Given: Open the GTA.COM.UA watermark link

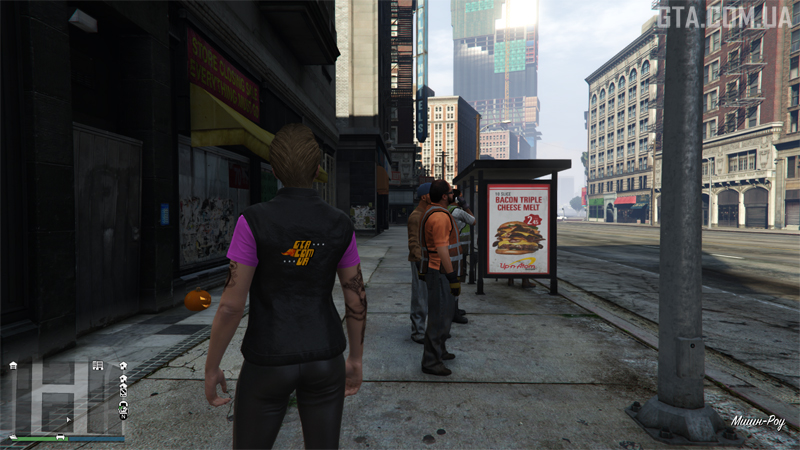Looking at the screenshot, I should click(725, 17).
